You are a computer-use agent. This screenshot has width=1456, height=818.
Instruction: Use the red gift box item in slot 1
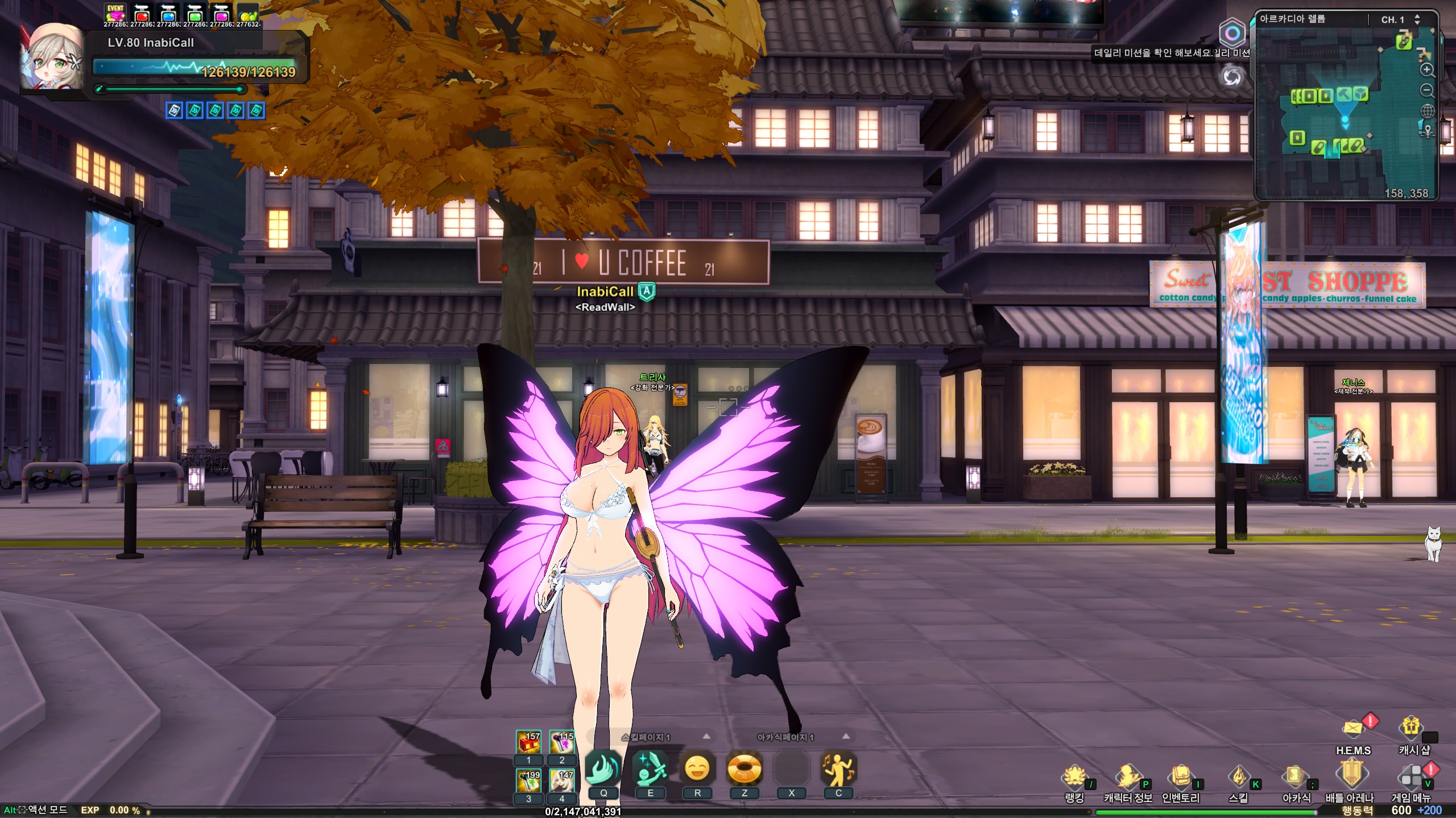528,742
